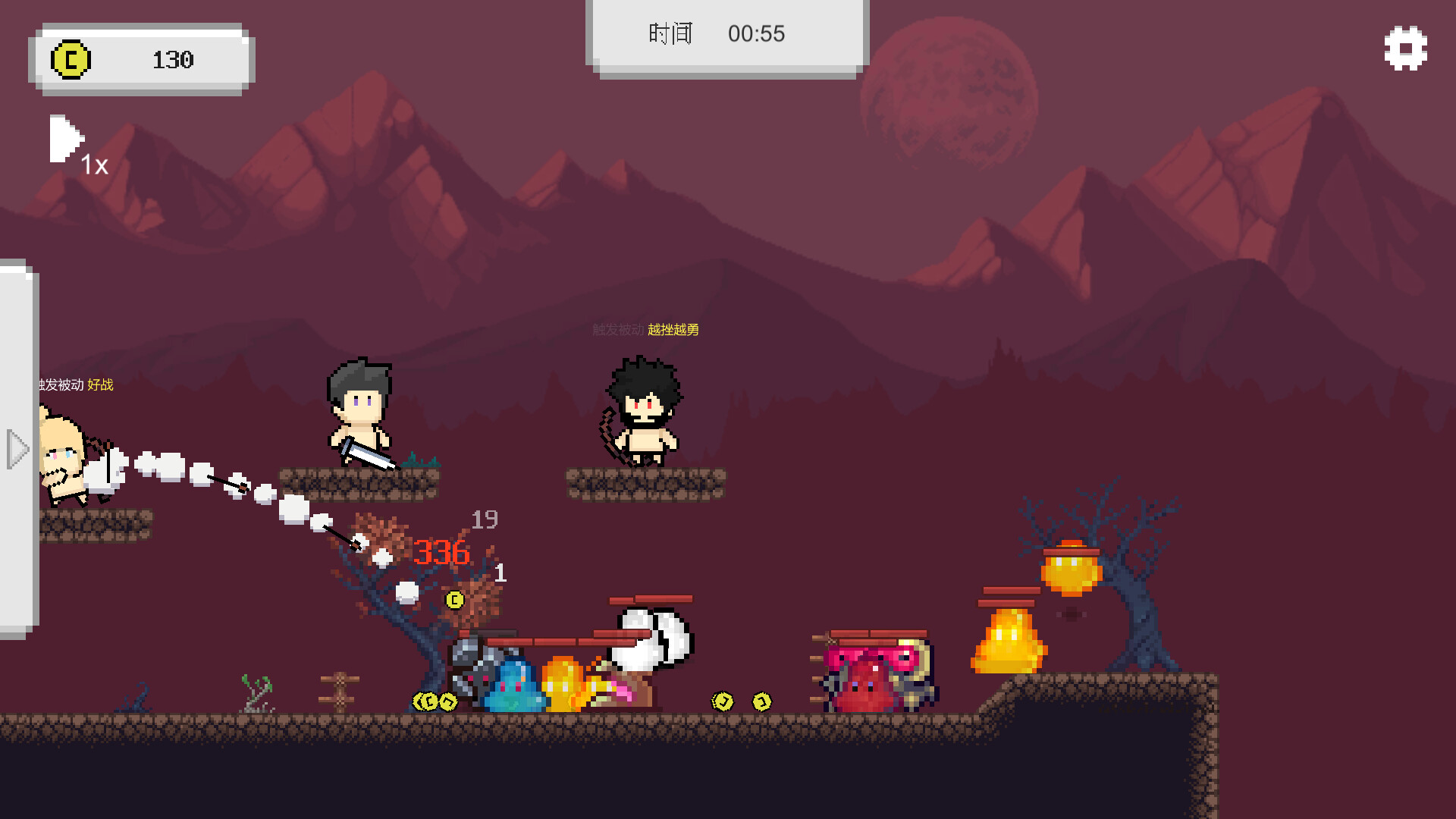Image resolution: width=1456 pixels, height=819 pixels.
Task: Click the 130 coin counter
Action: coord(175,60)
